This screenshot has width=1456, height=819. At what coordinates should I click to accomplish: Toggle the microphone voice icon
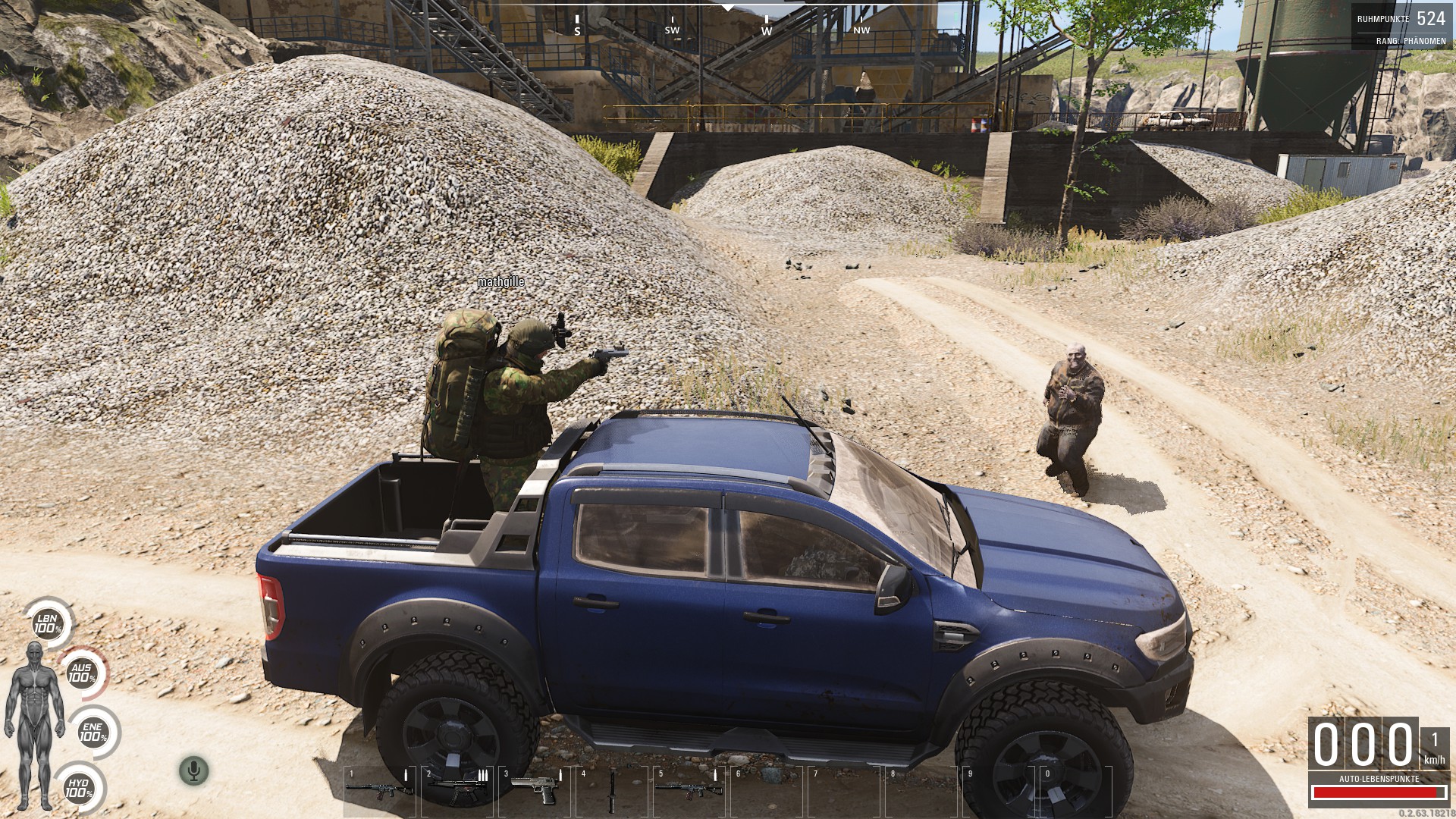pos(193,771)
